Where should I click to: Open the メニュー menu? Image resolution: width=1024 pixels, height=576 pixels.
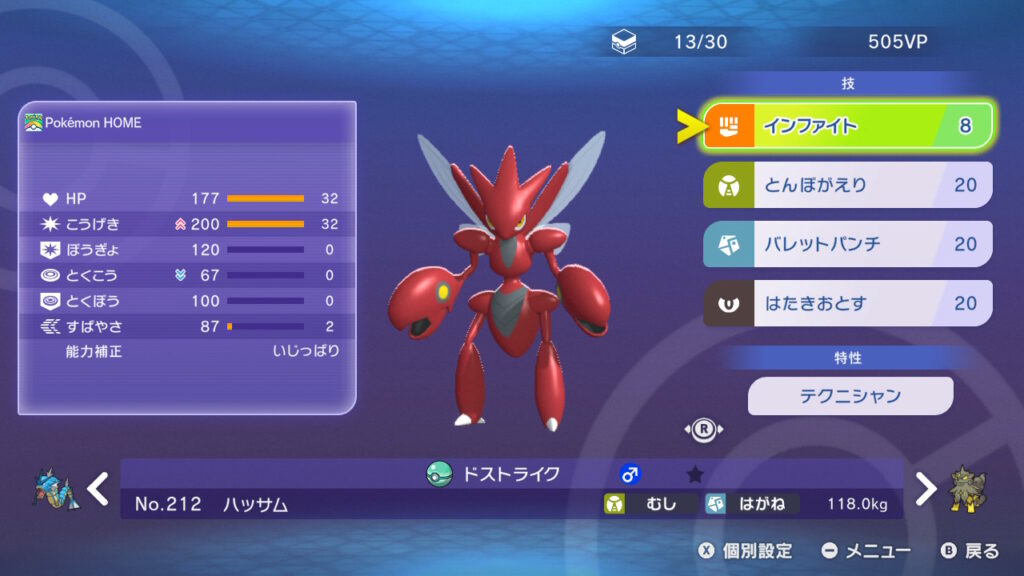pyautogui.click(x=865, y=551)
